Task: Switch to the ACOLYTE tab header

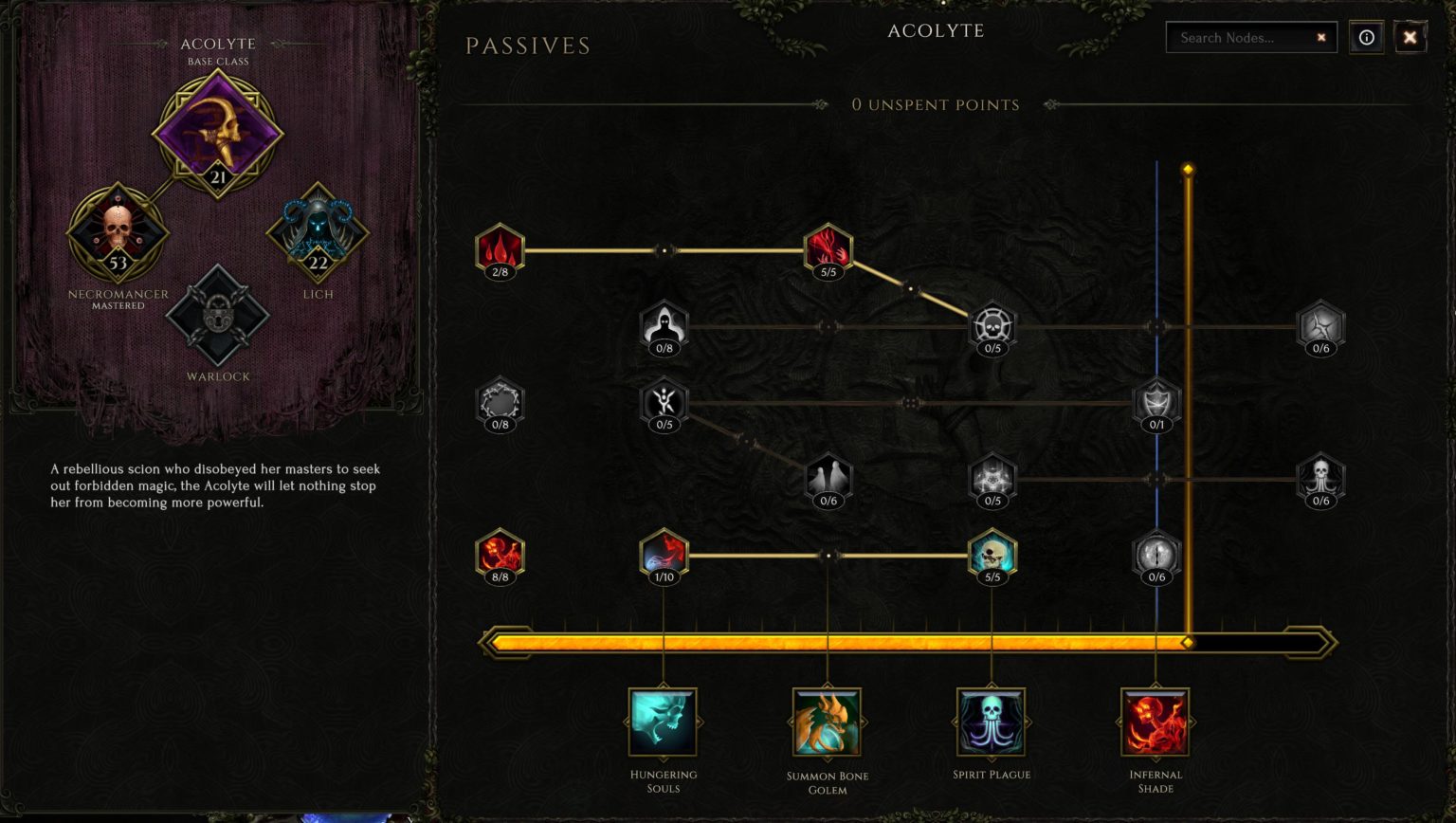Action: coord(935,30)
